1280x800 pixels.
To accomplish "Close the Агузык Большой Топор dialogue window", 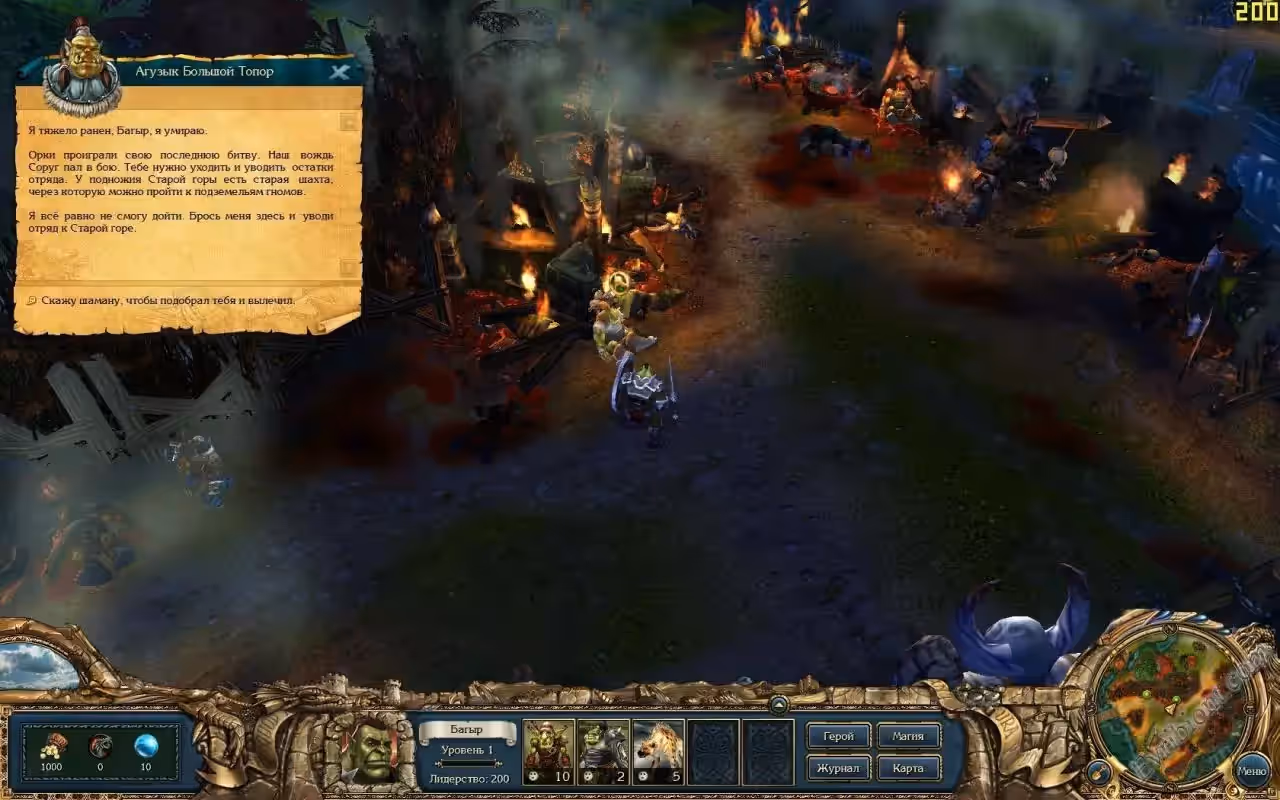I will 340,72.
